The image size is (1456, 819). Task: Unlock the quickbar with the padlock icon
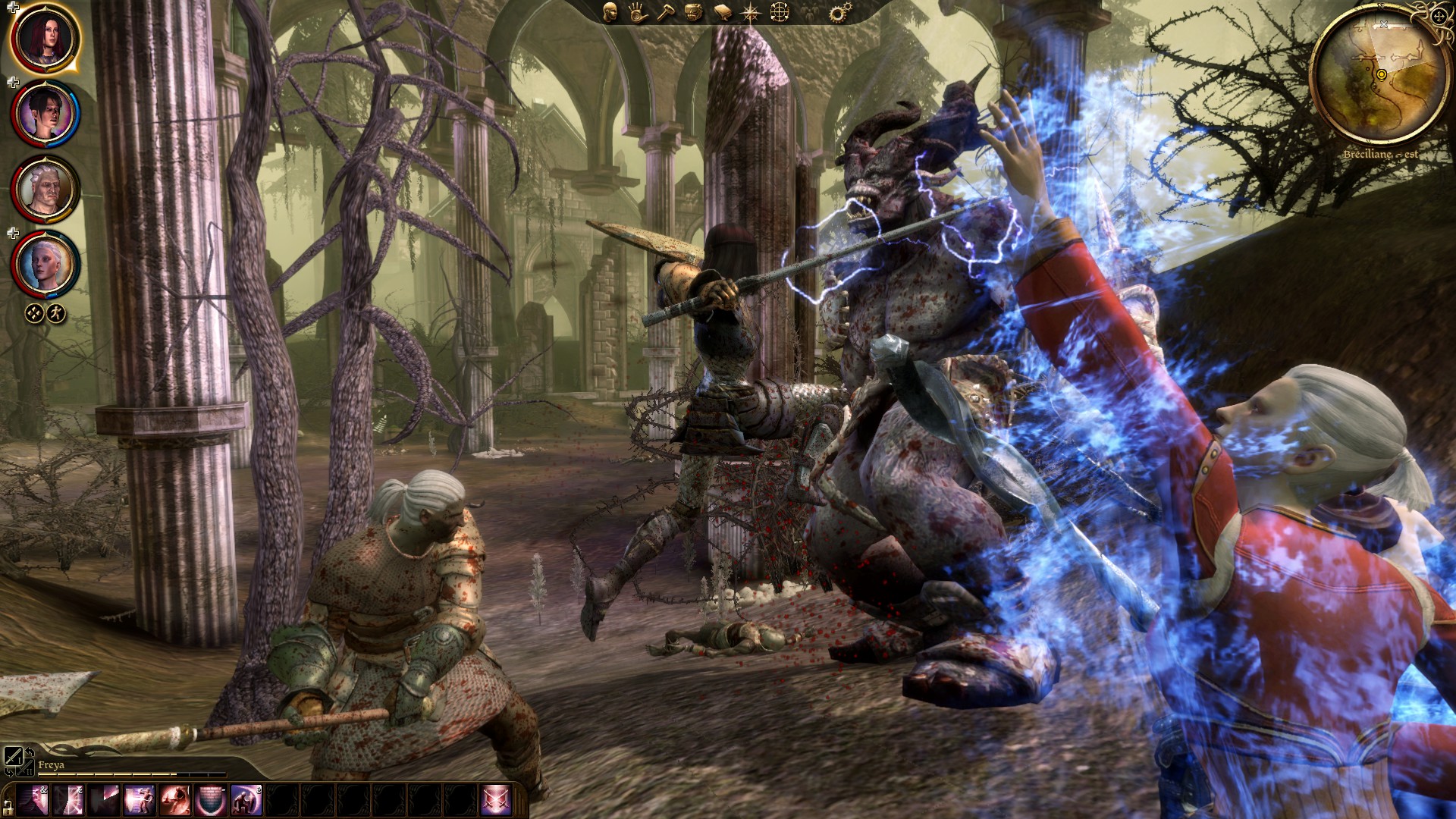click(x=8, y=806)
